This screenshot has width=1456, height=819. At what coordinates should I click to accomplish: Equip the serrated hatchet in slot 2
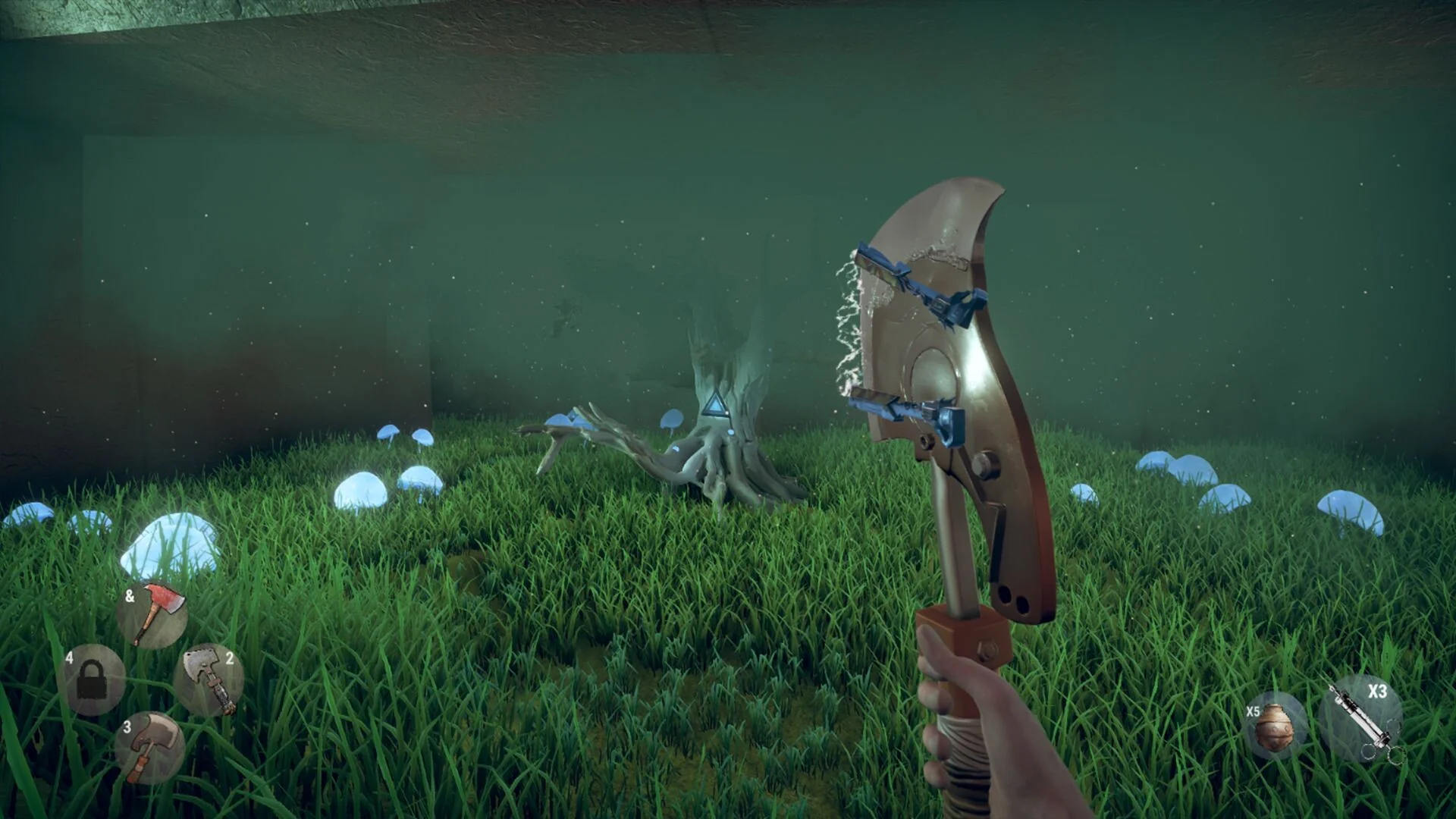[x=209, y=680]
